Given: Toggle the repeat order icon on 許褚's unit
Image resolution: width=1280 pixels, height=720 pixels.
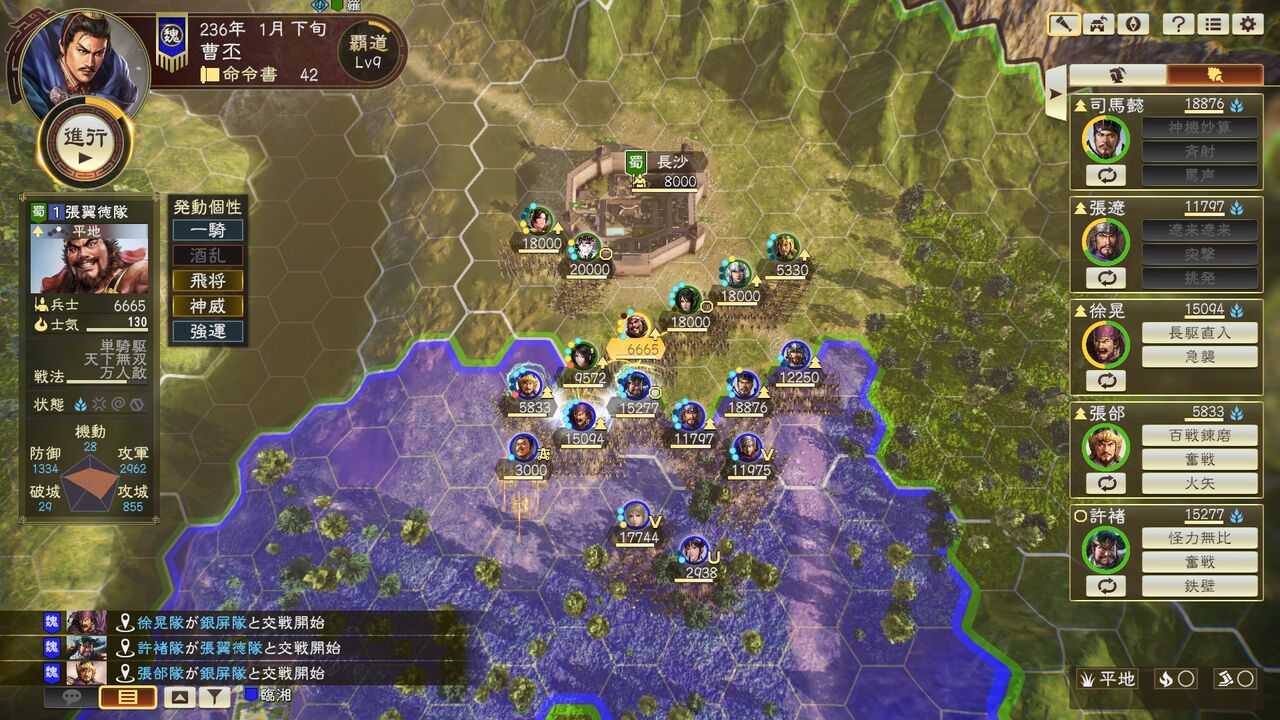Looking at the screenshot, I should (x=1107, y=587).
